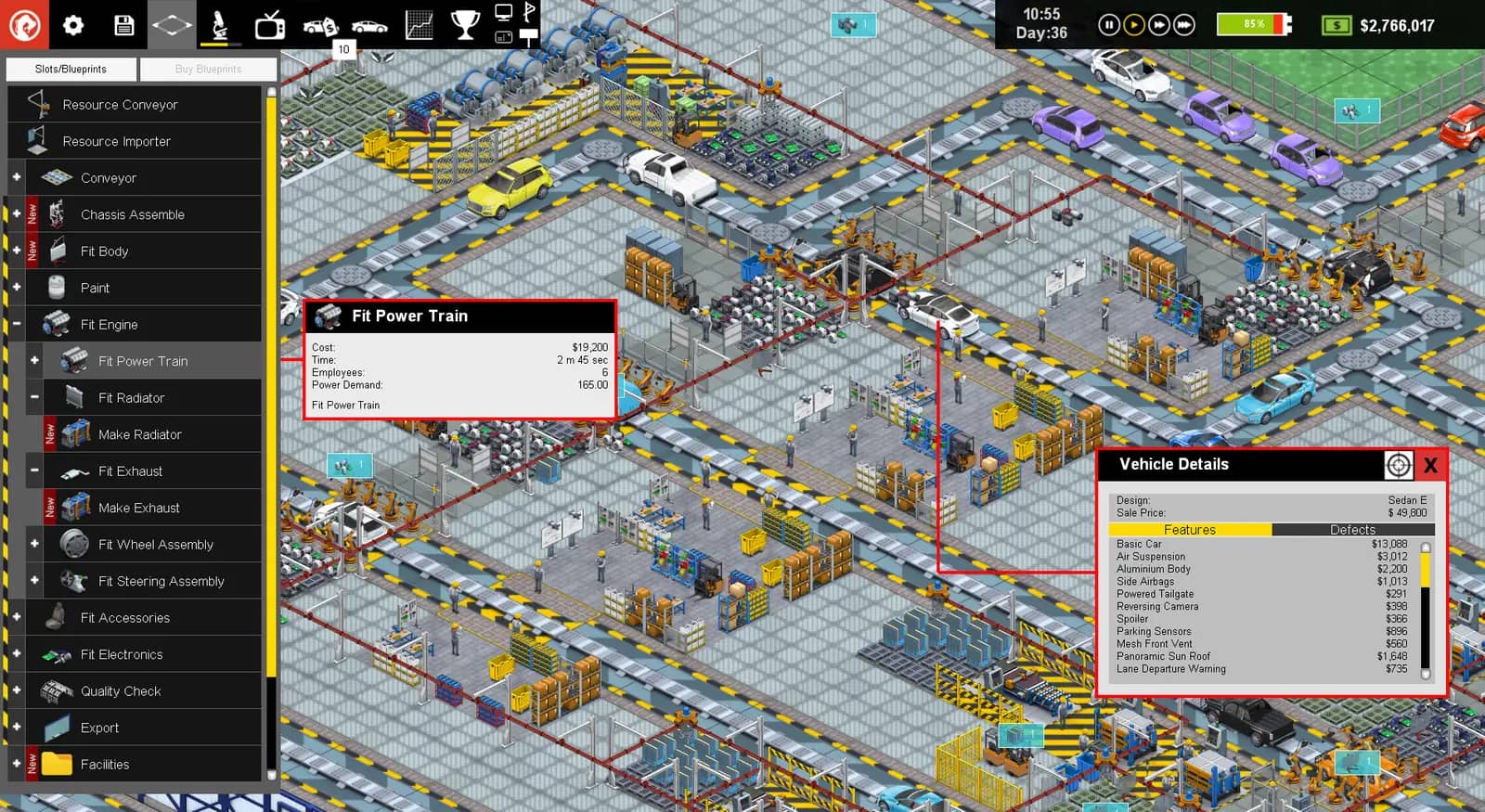Screen dimensions: 1485x812
Task: Open the Buy Blueprints tab
Action: (208, 68)
